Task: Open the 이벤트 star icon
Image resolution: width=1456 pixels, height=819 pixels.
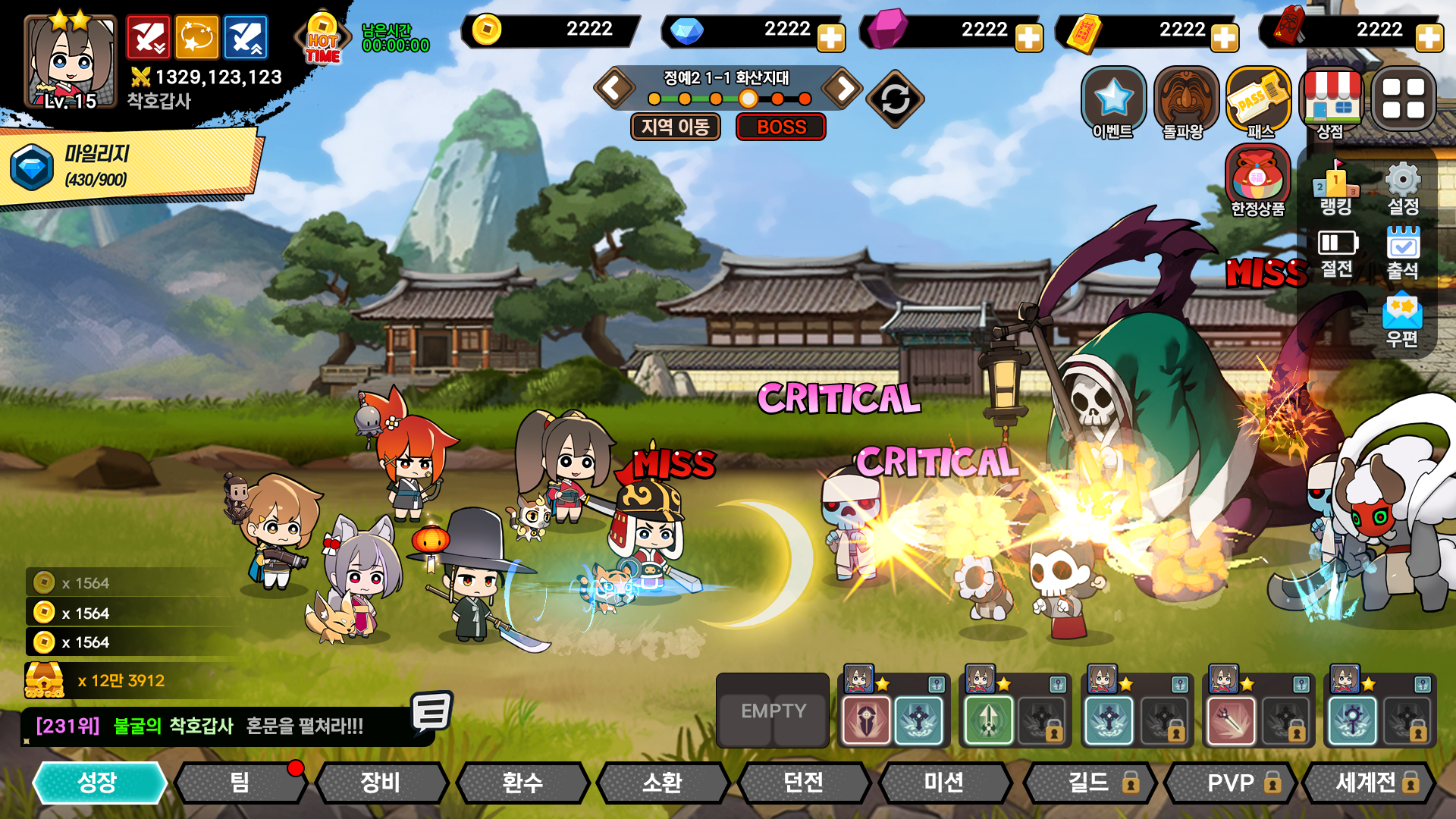Action: coord(1112,102)
